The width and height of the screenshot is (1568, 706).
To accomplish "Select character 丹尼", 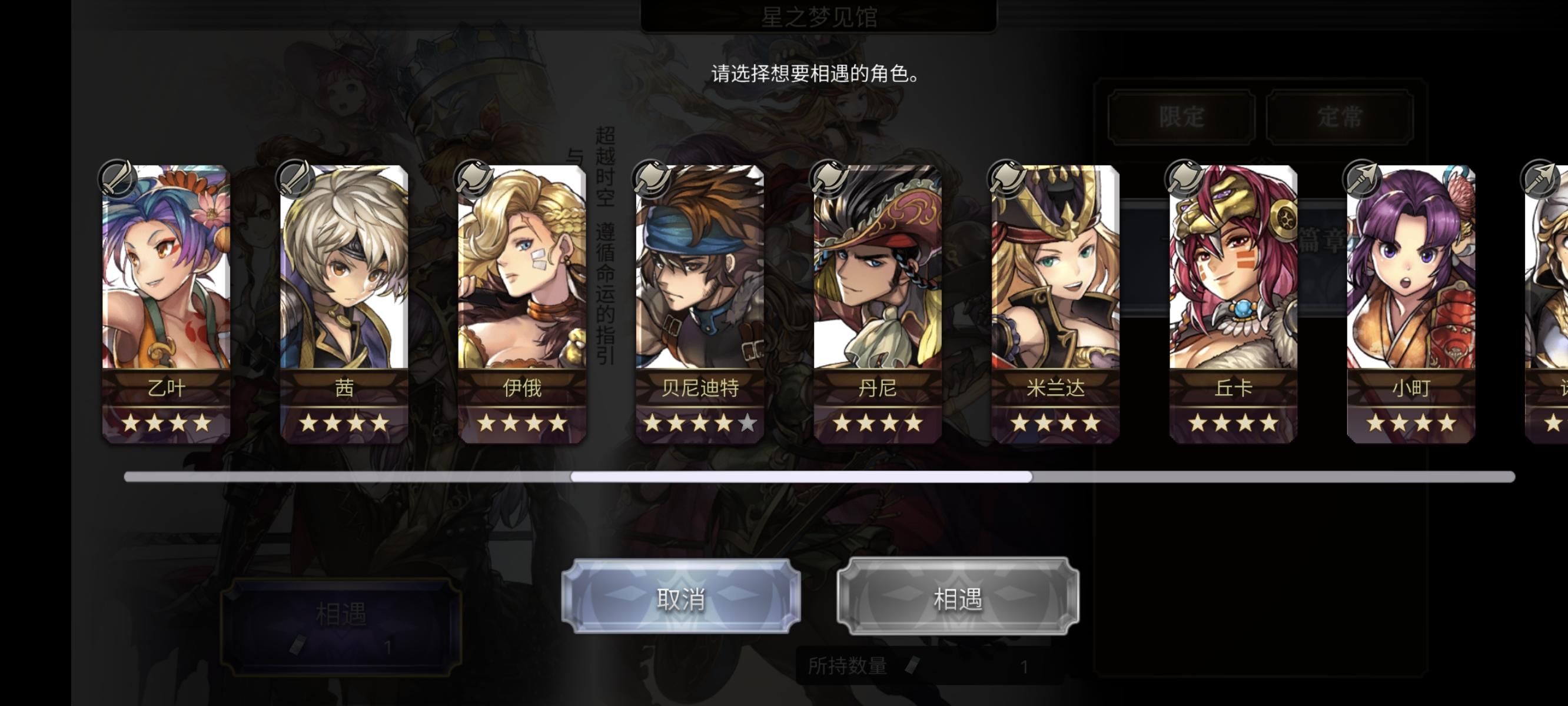I will [x=876, y=298].
